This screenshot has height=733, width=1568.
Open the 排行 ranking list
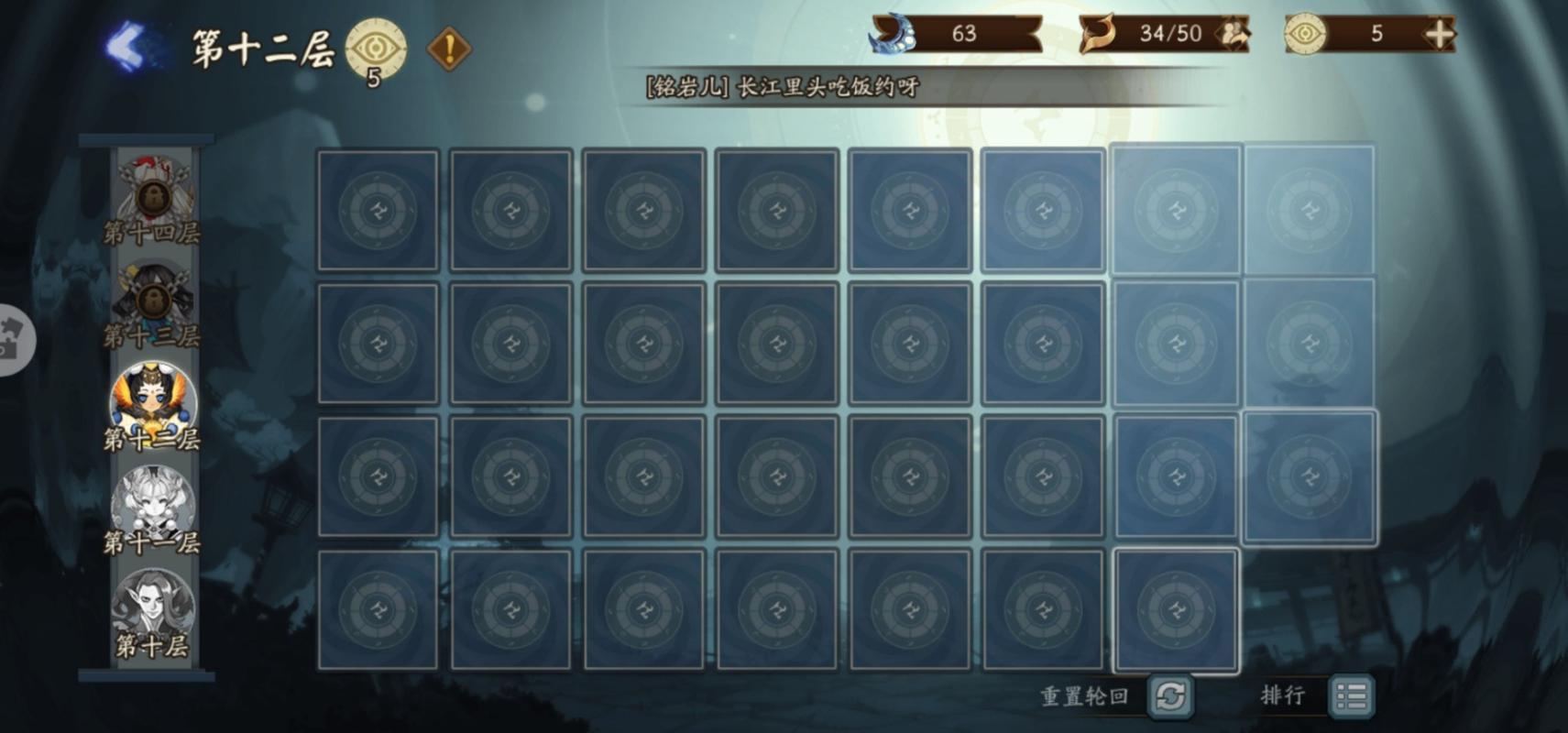(x=1351, y=696)
